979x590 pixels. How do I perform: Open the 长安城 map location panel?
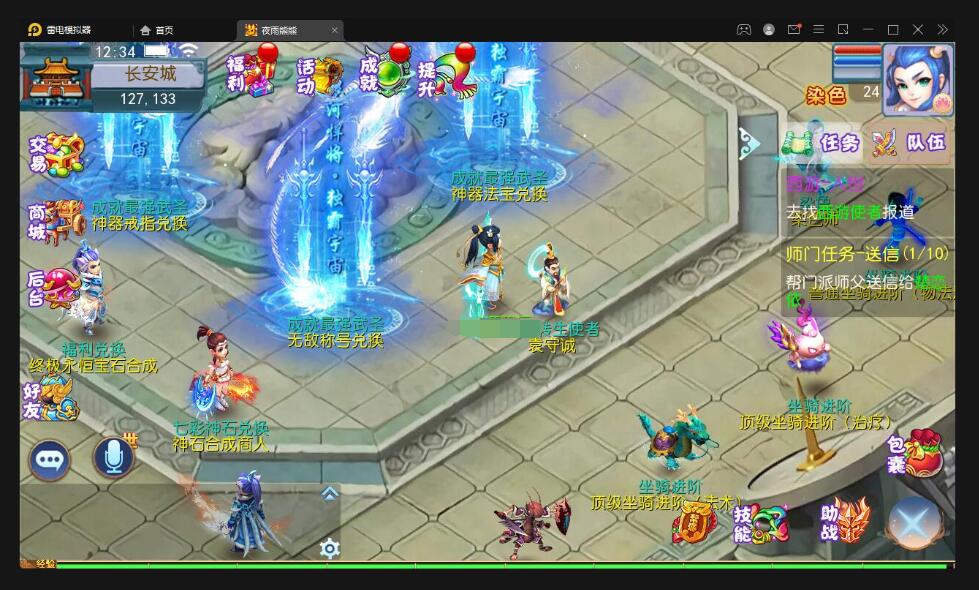[150, 74]
